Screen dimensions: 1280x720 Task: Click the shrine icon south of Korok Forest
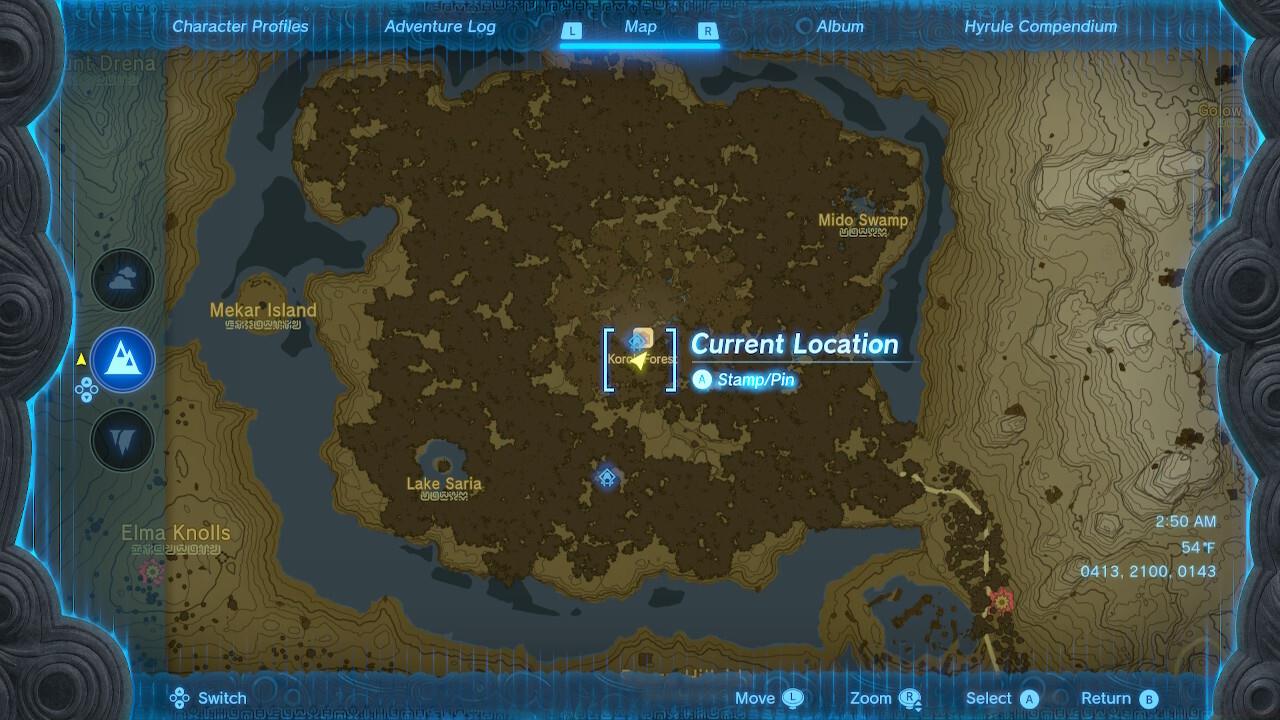pos(606,478)
